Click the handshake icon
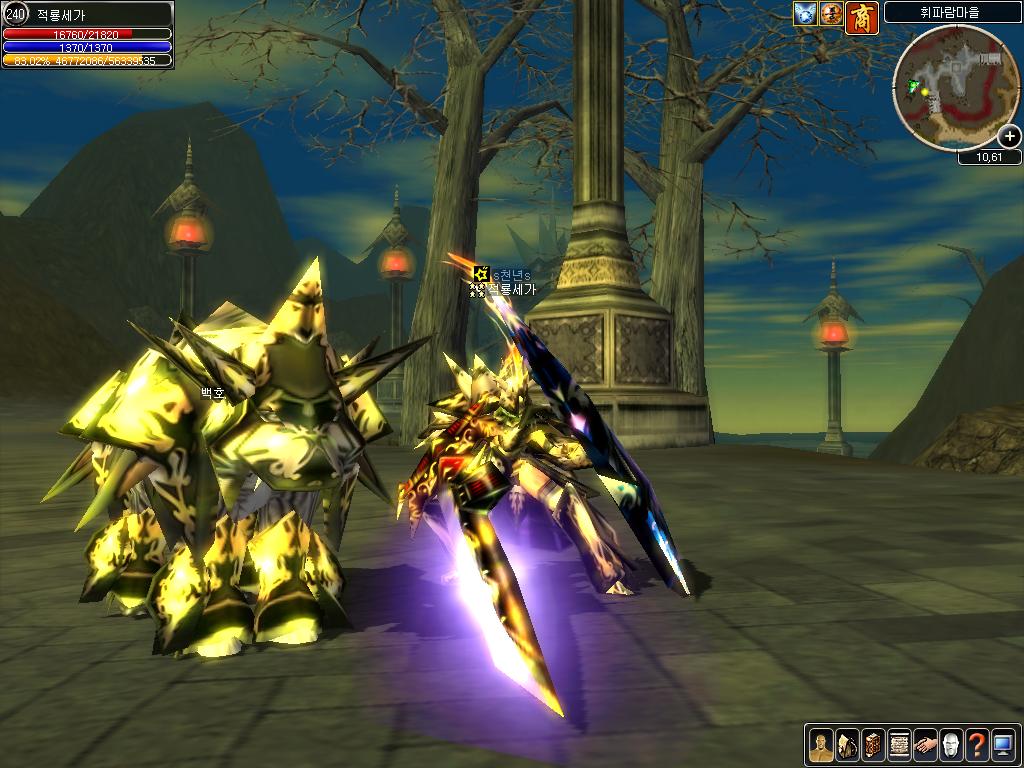1024x768 pixels. coord(924,744)
